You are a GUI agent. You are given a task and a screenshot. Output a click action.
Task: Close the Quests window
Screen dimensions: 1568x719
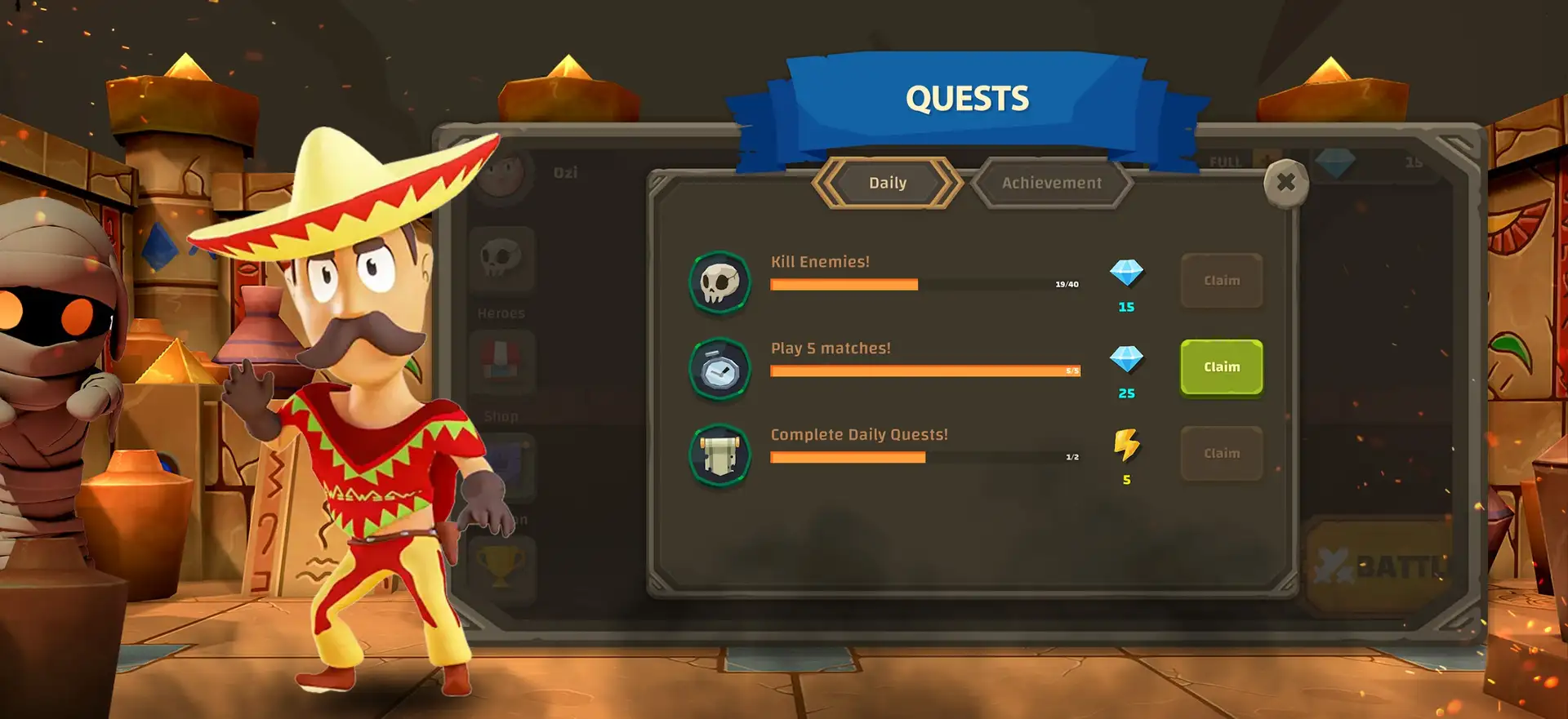(1285, 183)
